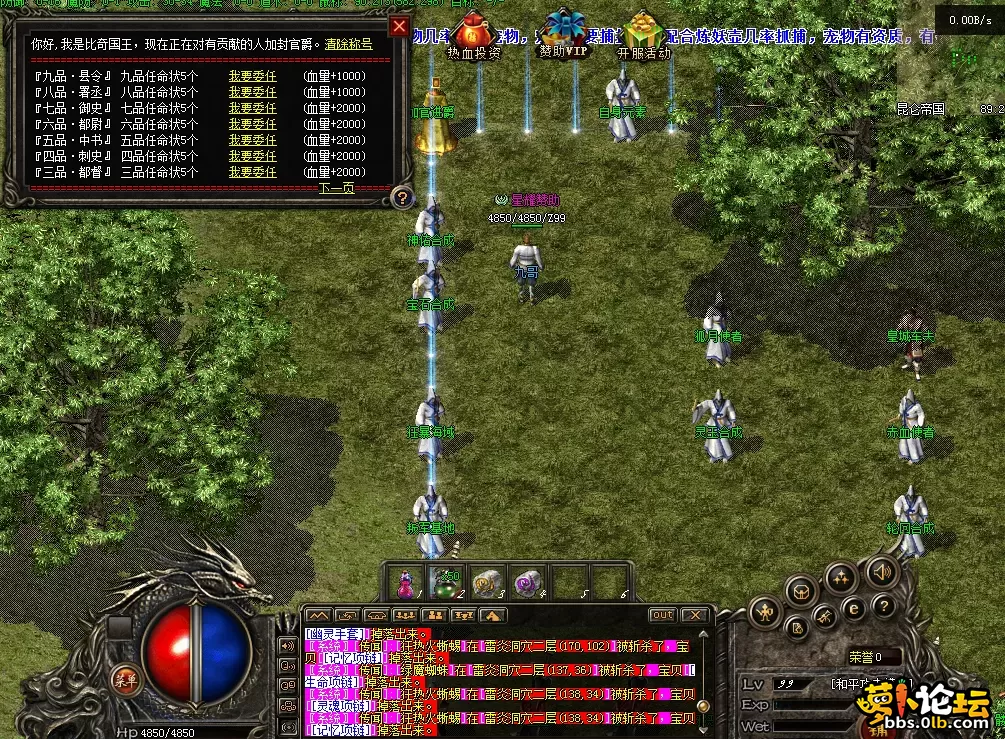This screenshot has width=1005, height=739.
Task: Close the chat window with its X
Action: click(x=695, y=615)
